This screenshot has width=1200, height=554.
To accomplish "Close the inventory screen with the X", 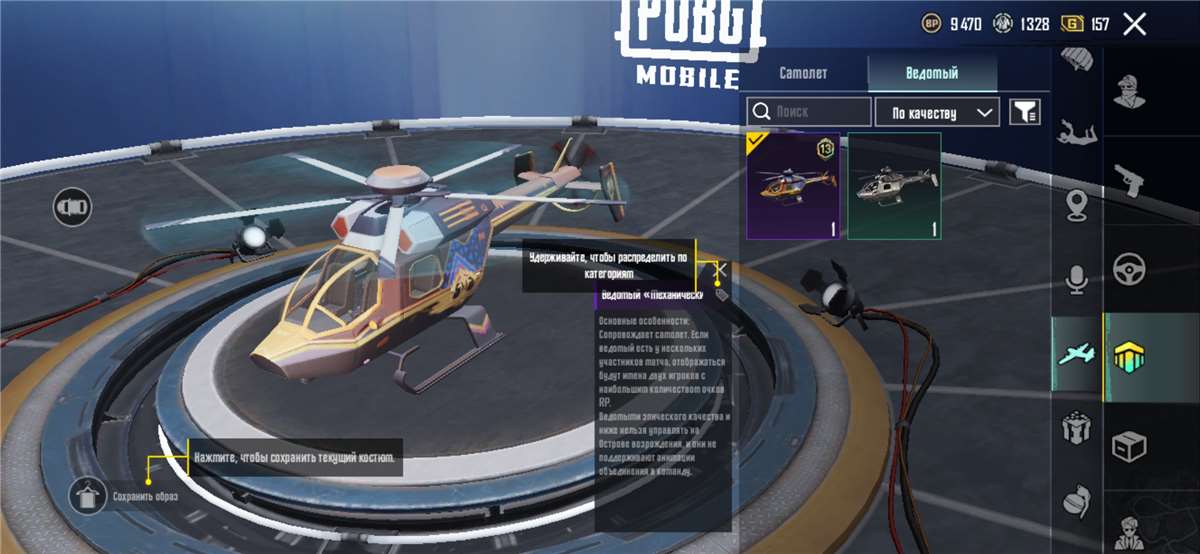I will 1134,24.
